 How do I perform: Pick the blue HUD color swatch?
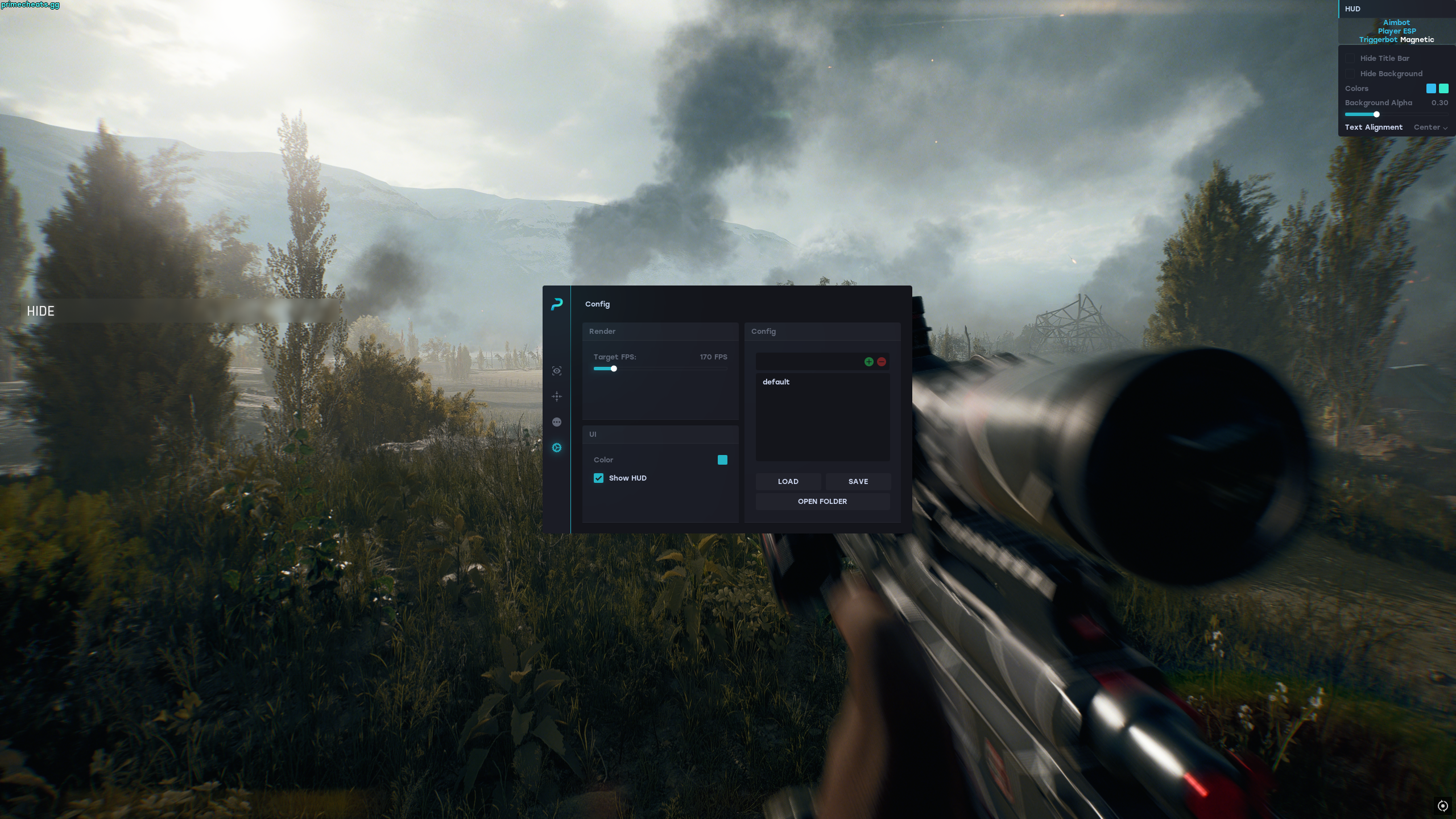point(1431,88)
